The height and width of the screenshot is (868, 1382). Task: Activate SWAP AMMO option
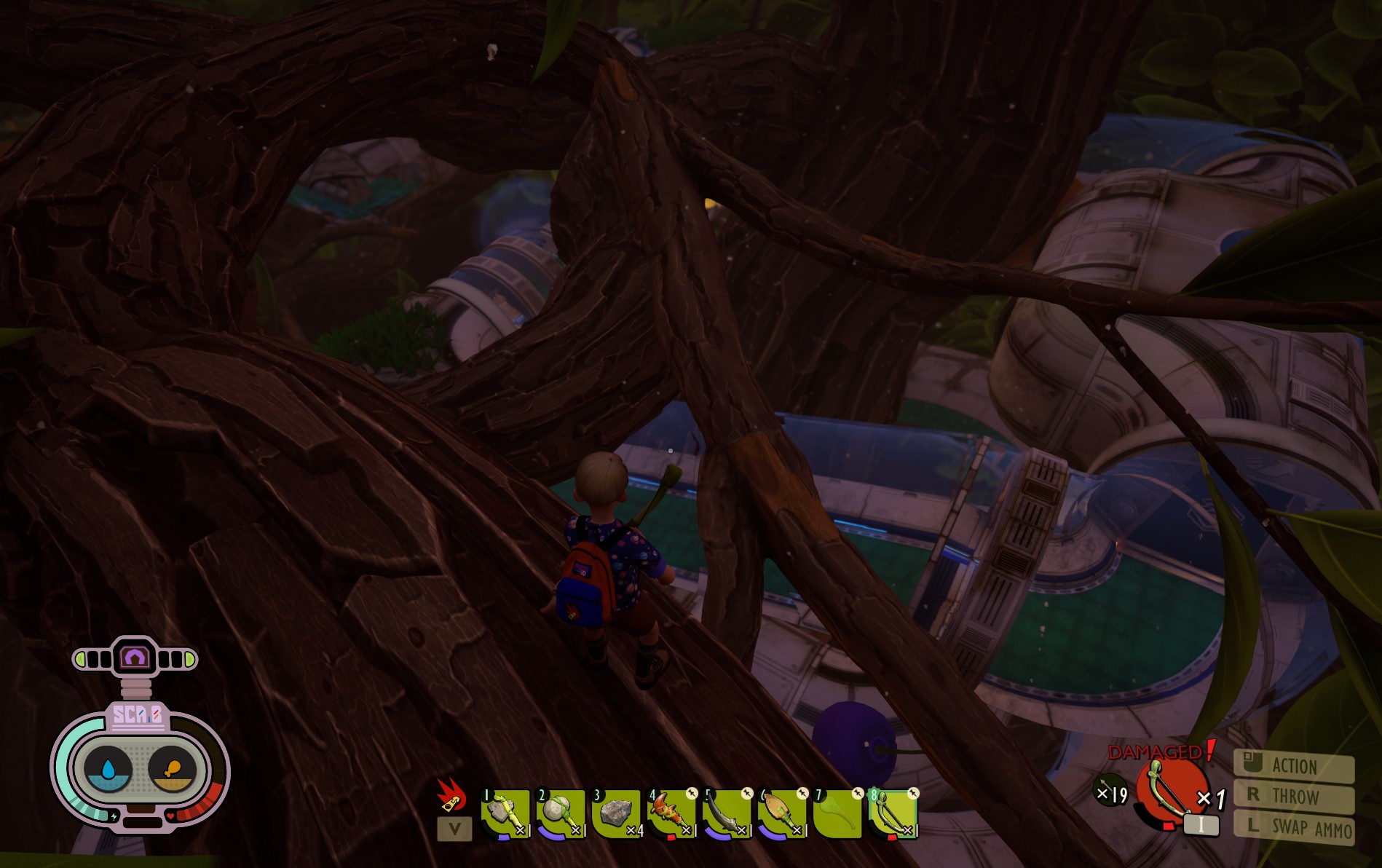tap(1295, 828)
